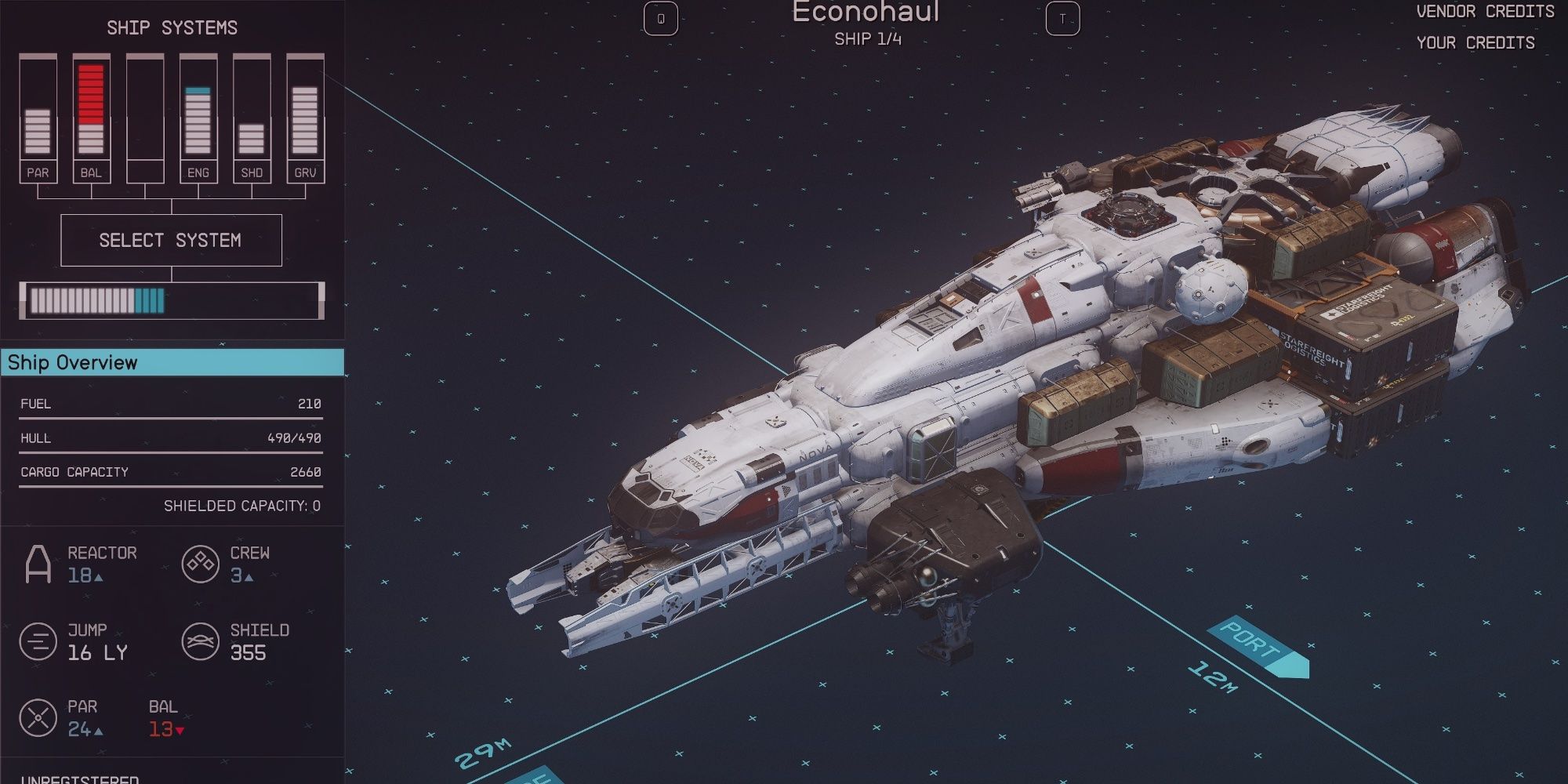Expand the Ship Overview section
Screen dimensions: 1568x784
172,363
